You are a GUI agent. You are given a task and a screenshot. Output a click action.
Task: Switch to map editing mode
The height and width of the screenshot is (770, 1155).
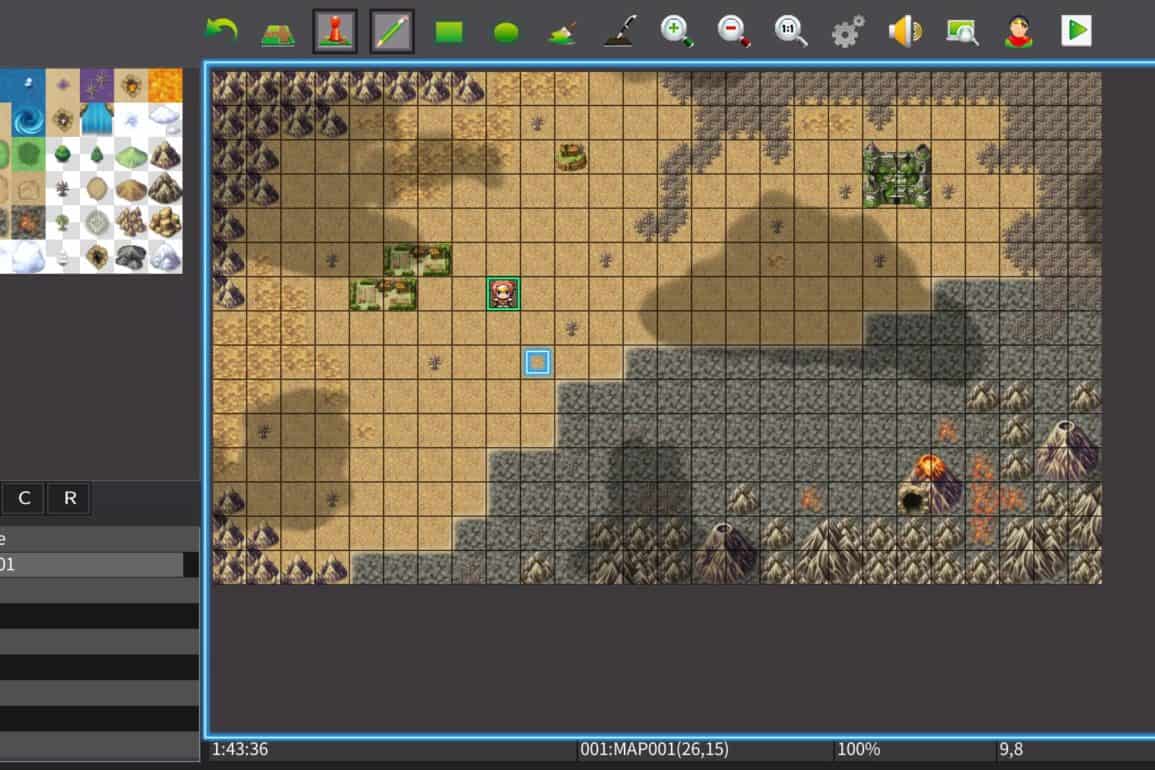point(278,32)
